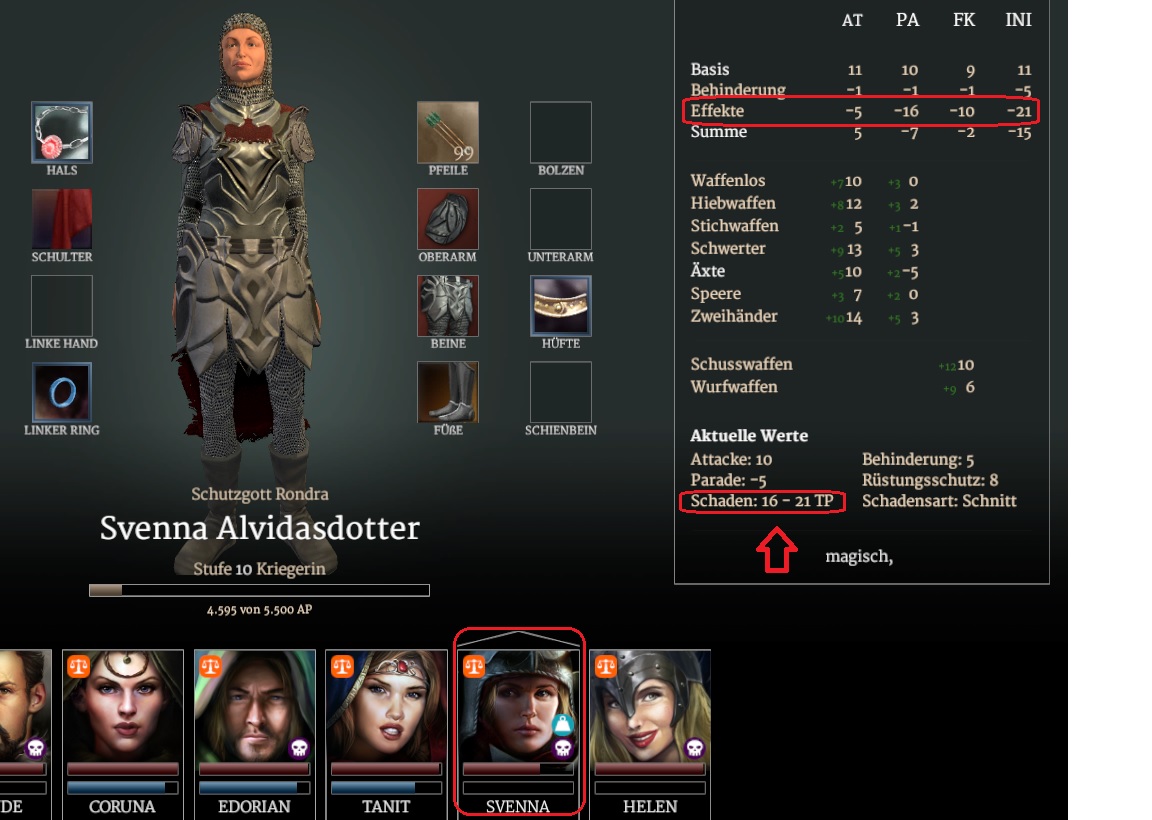The image size is (1152, 820).
Task: Click the empty Unterarm slot
Action: [x=561, y=219]
